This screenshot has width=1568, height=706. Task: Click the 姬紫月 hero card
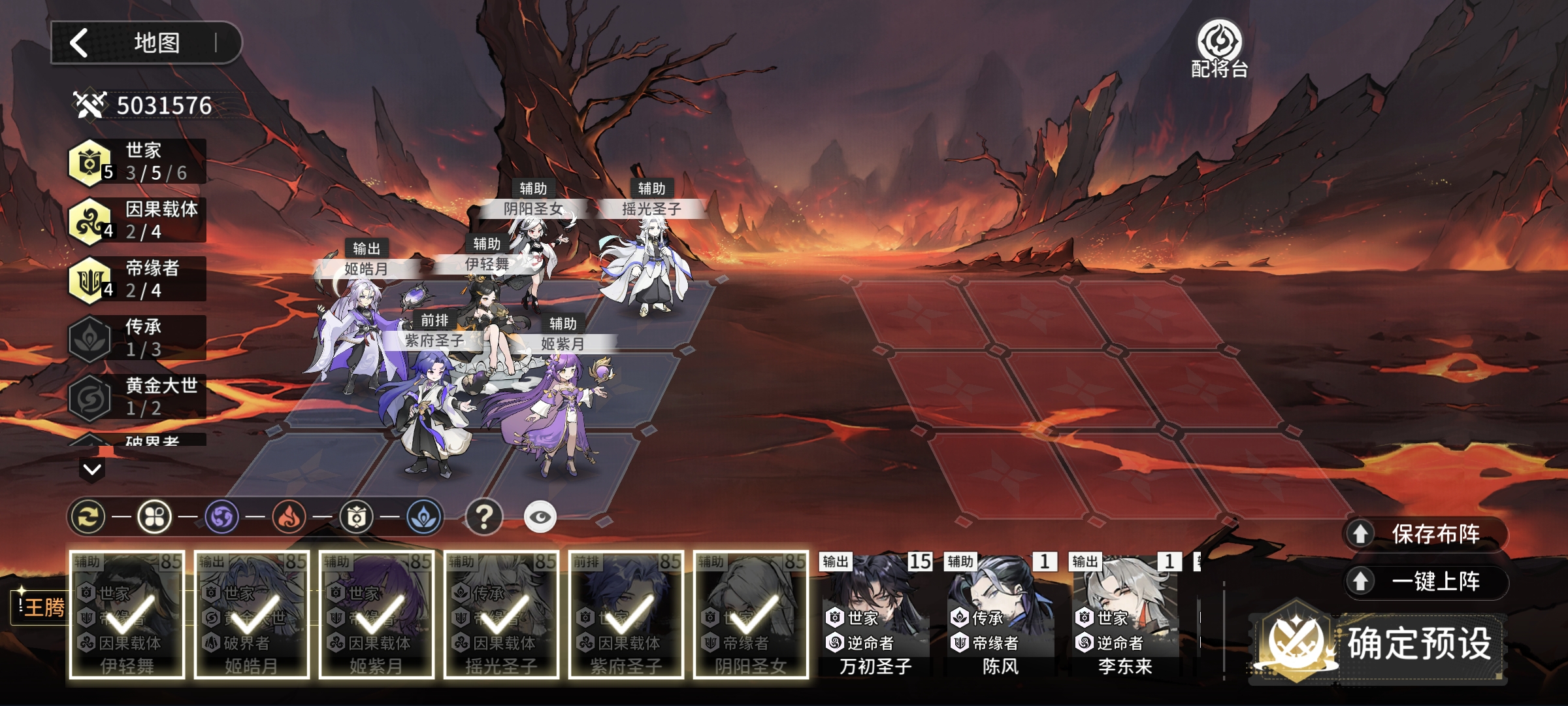[377, 614]
